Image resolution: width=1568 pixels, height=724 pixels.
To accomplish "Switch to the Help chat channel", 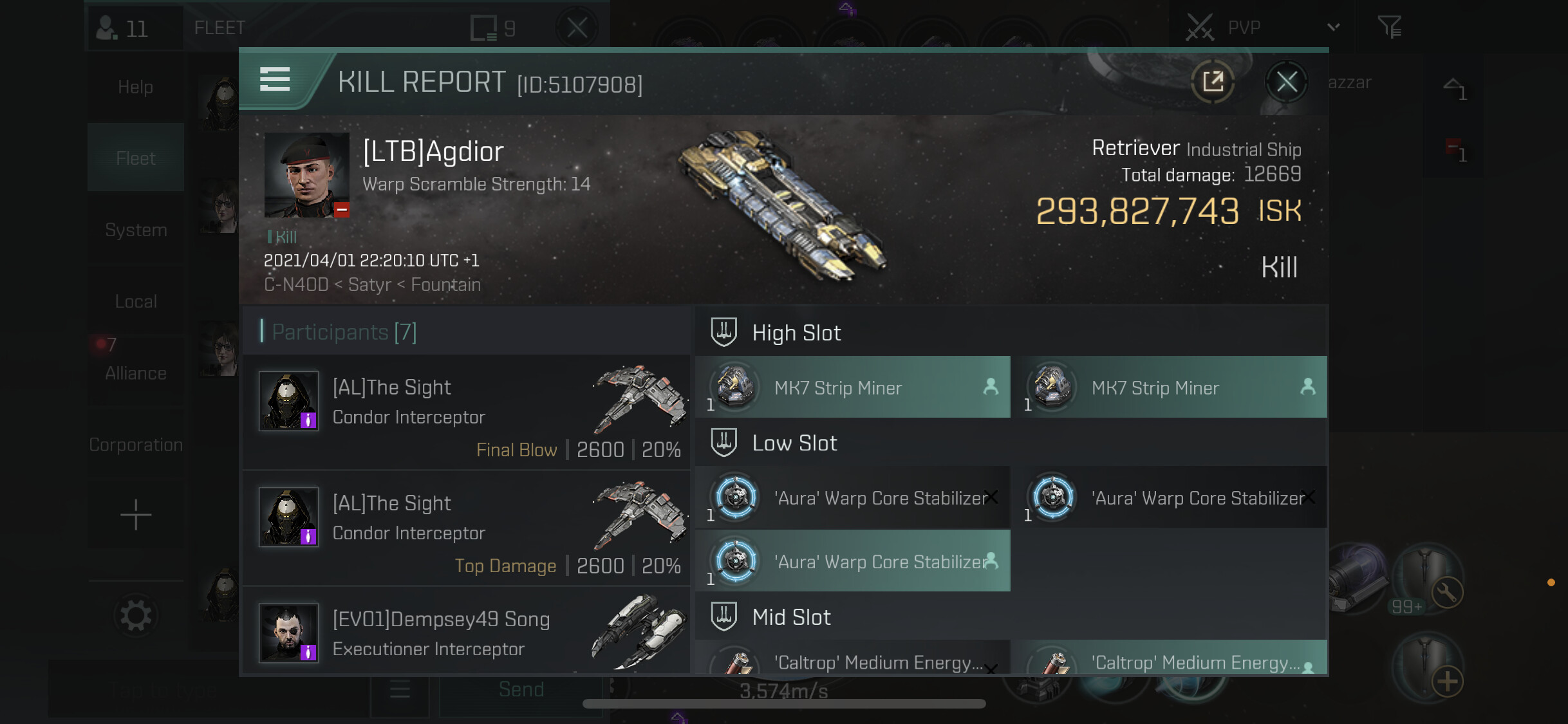I will tap(135, 87).
